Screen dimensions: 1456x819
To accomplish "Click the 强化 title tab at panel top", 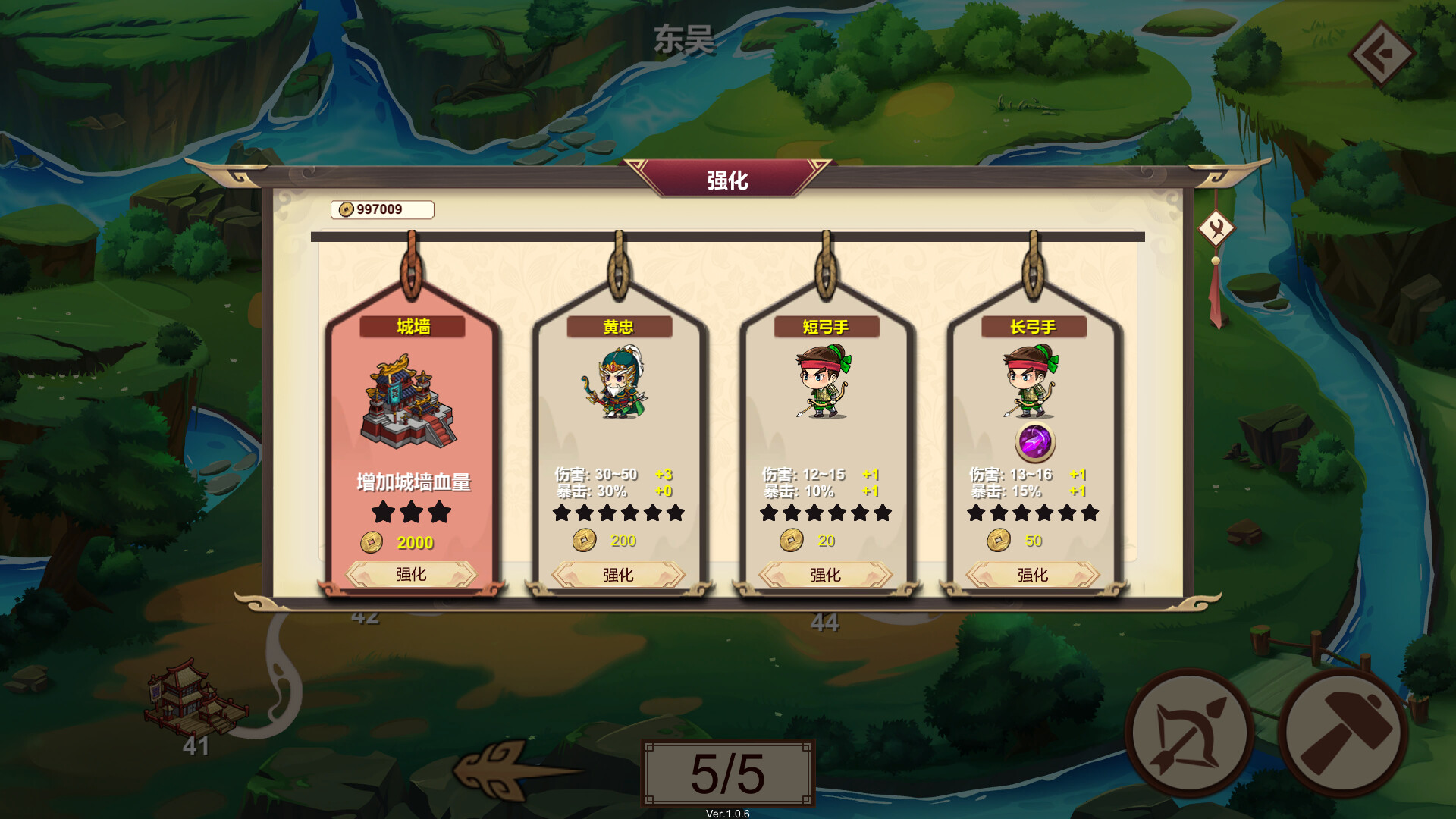I will [x=727, y=180].
